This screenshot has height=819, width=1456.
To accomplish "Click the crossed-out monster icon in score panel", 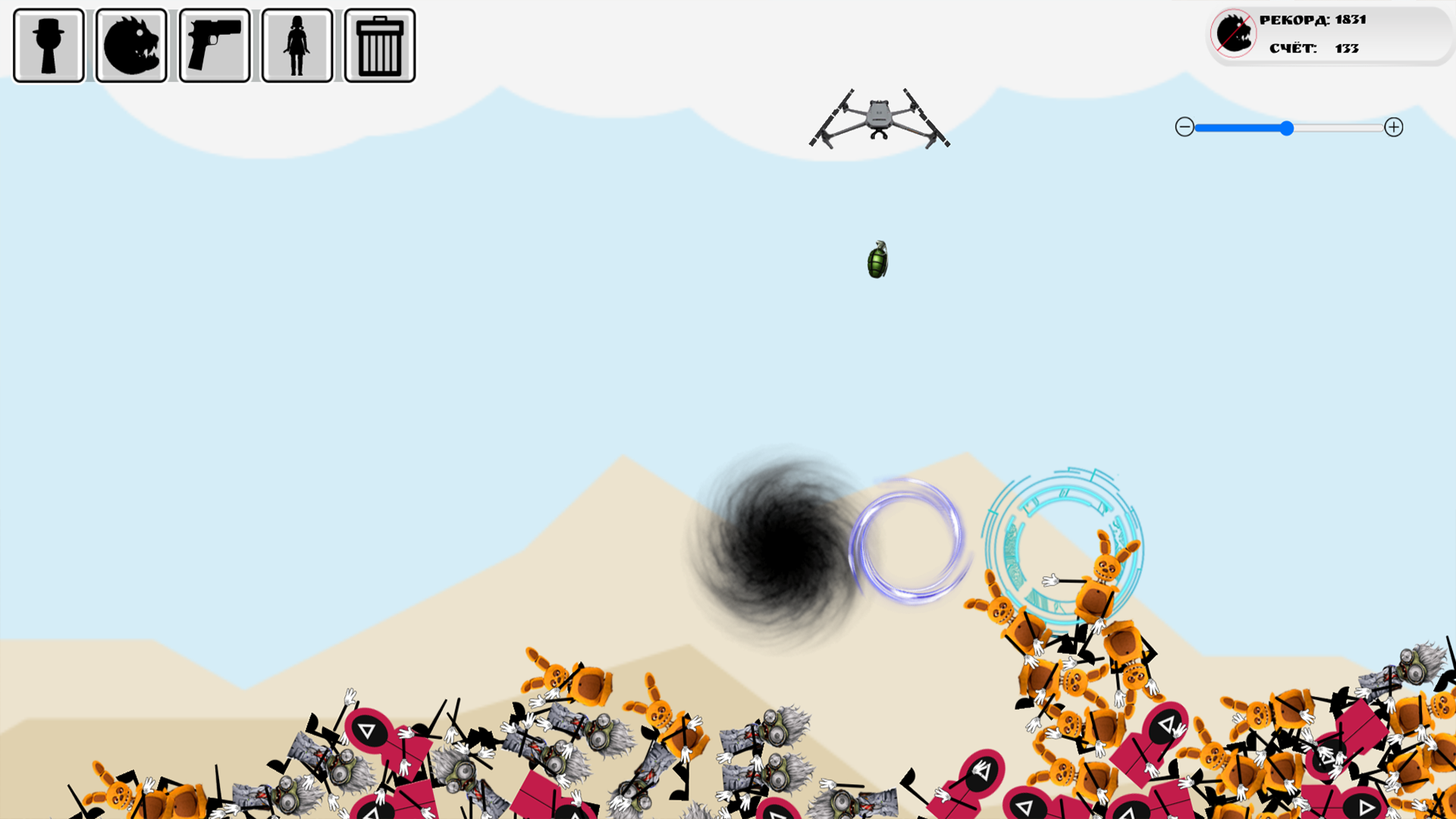I will pyautogui.click(x=1232, y=33).
